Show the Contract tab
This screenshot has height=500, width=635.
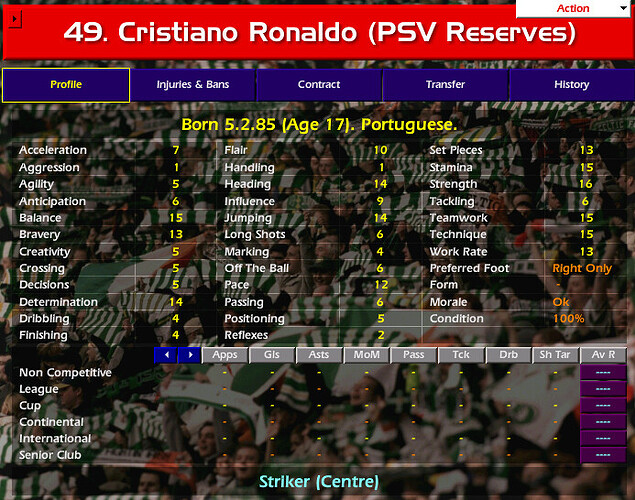[x=319, y=85]
